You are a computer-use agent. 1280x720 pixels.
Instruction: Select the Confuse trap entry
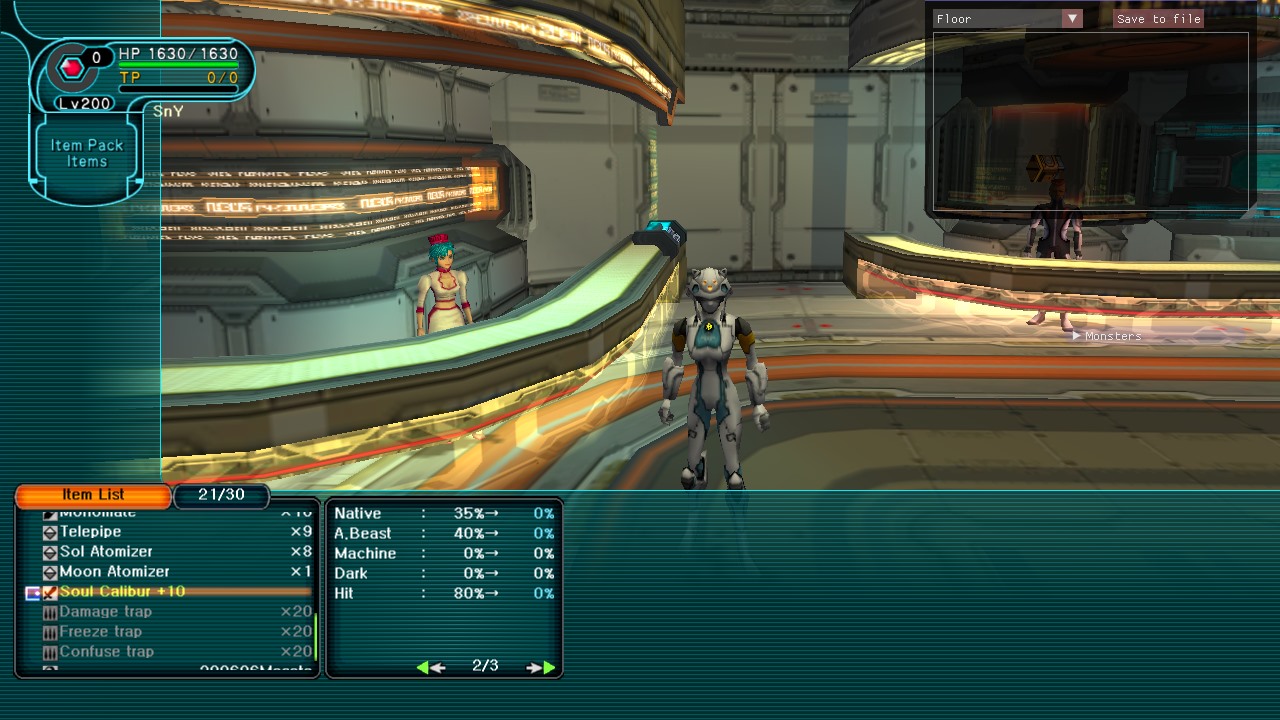(x=106, y=652)
